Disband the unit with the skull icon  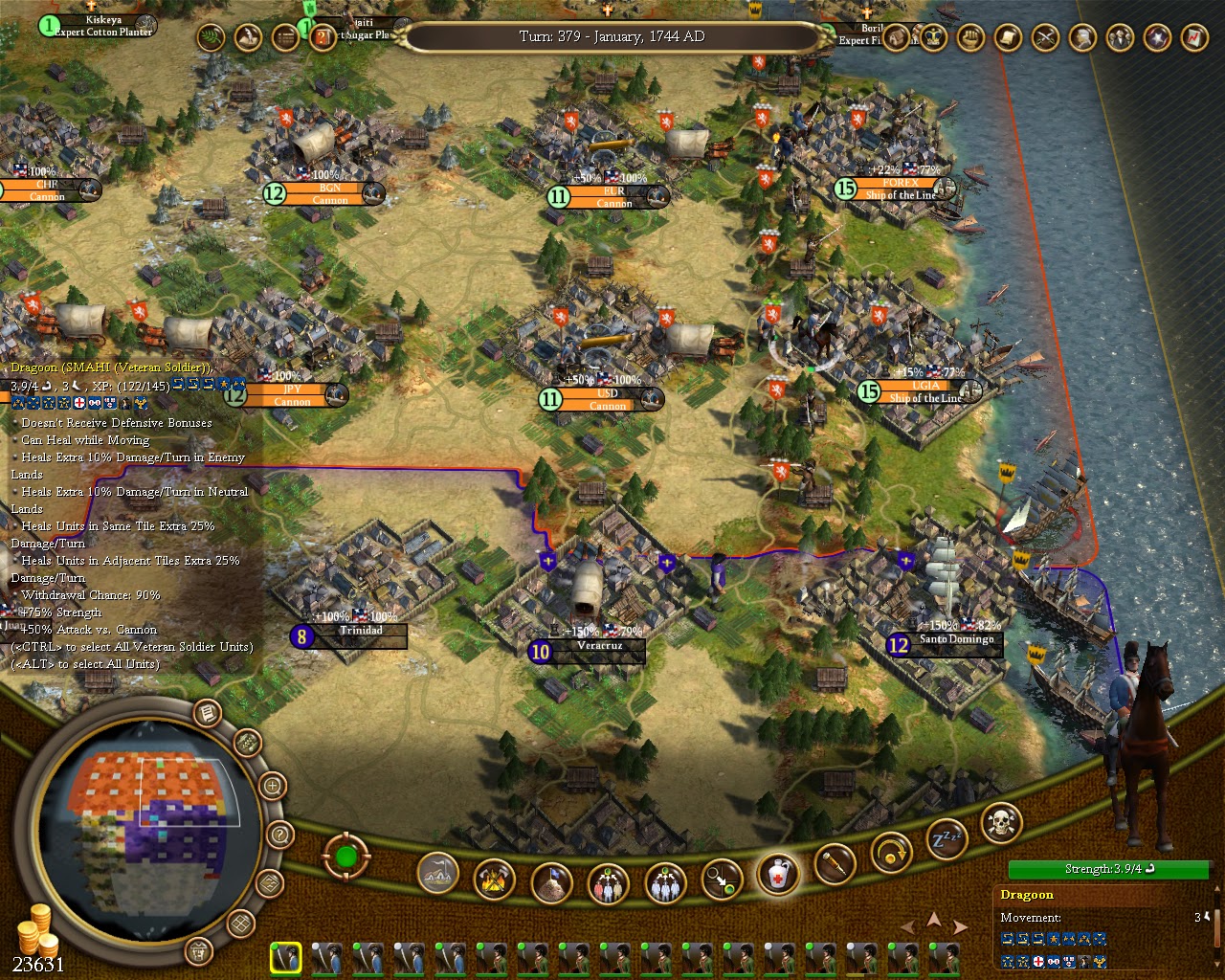[x=1001, y=825]
